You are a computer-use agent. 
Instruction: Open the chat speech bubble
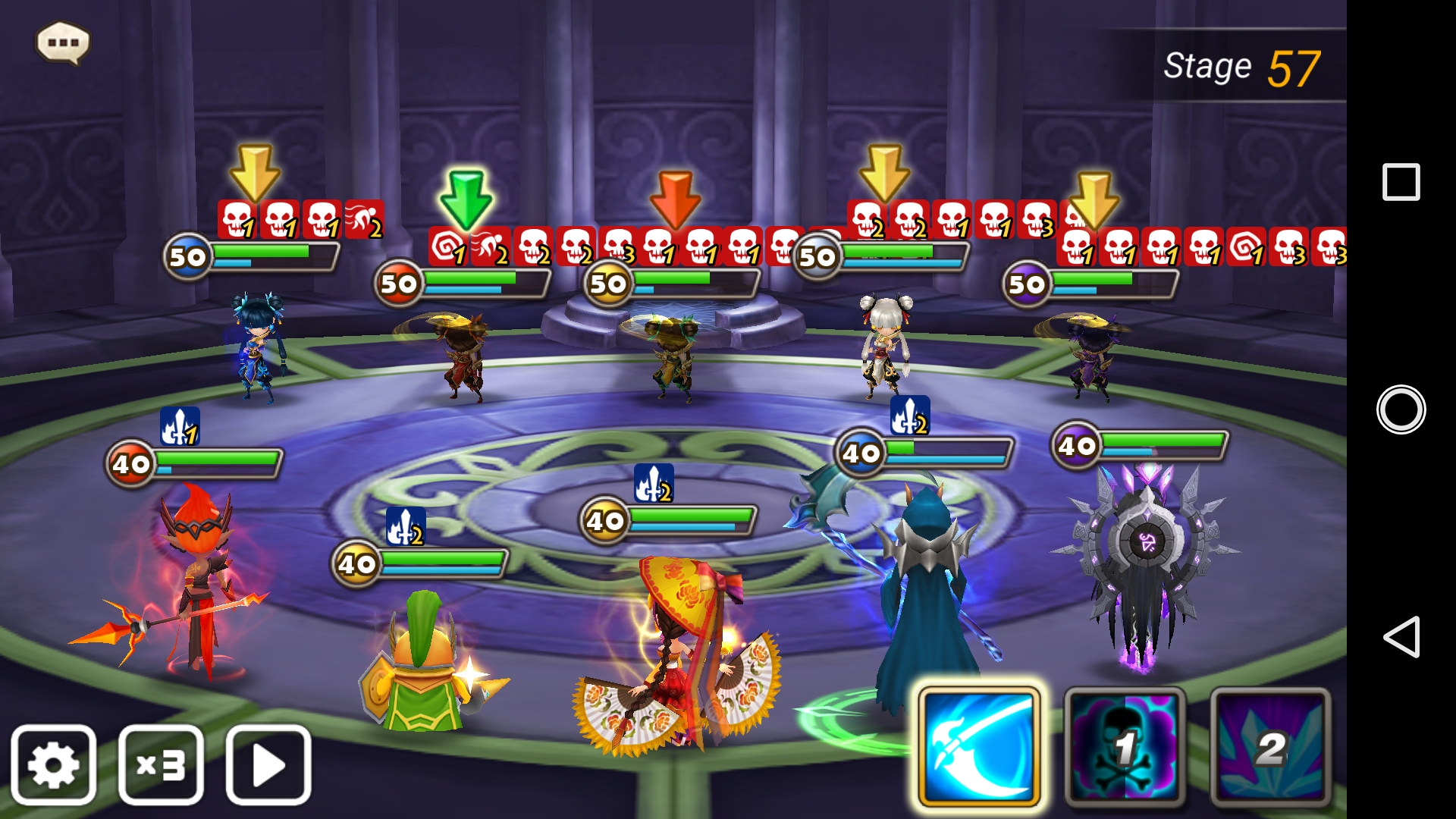[x=64, y=42]
